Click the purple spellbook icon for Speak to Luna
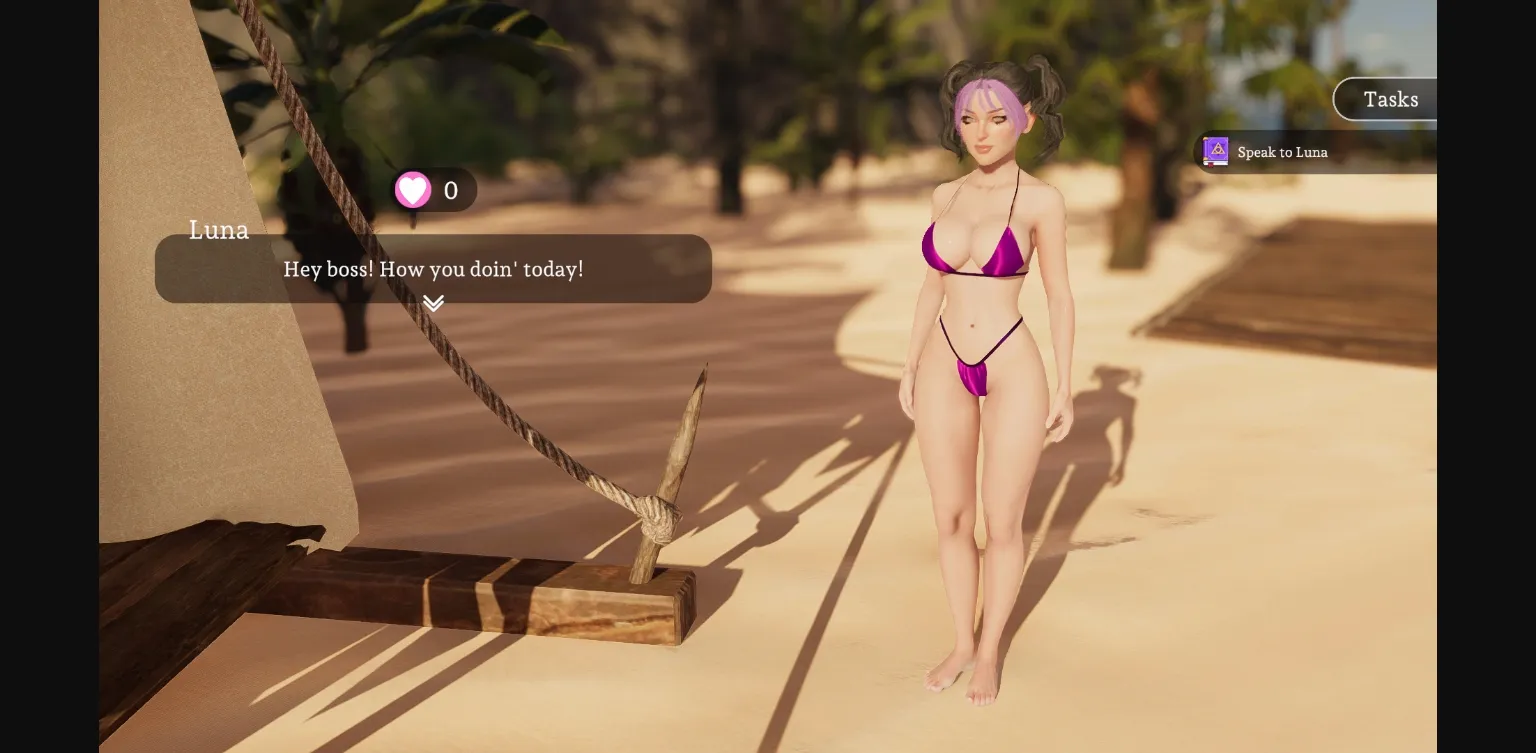 coord(1216,151)
